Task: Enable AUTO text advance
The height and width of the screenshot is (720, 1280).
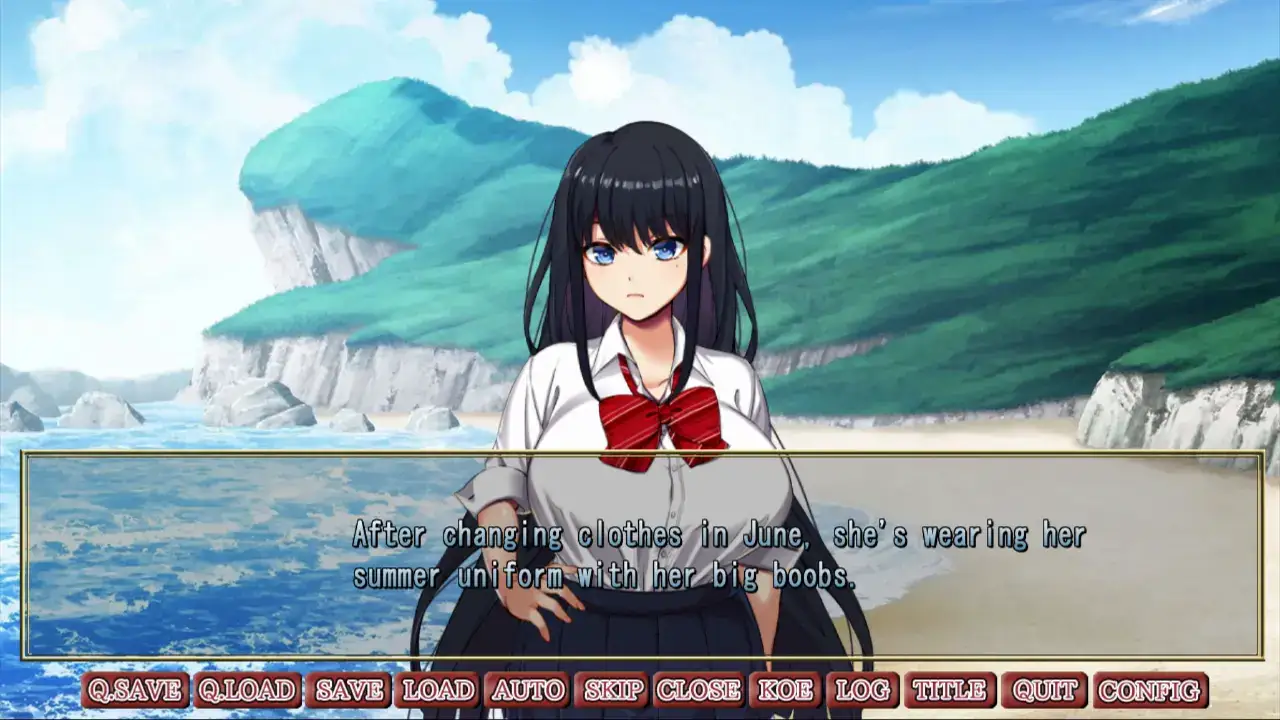Action: point(528,690)
